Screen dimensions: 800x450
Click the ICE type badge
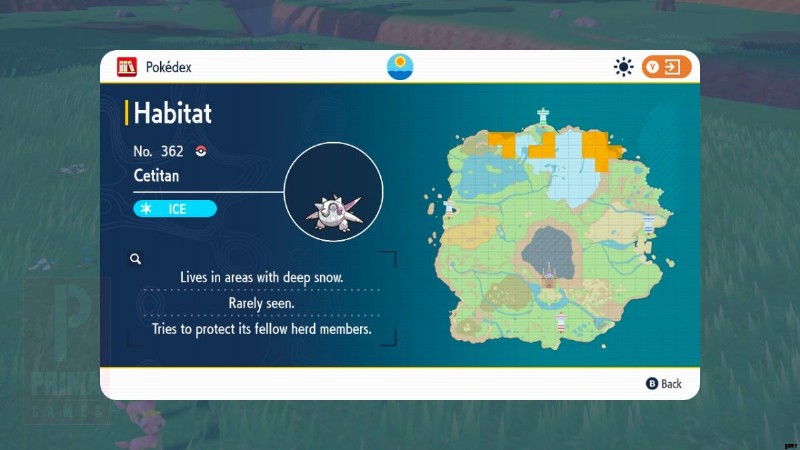coord(175,208)
